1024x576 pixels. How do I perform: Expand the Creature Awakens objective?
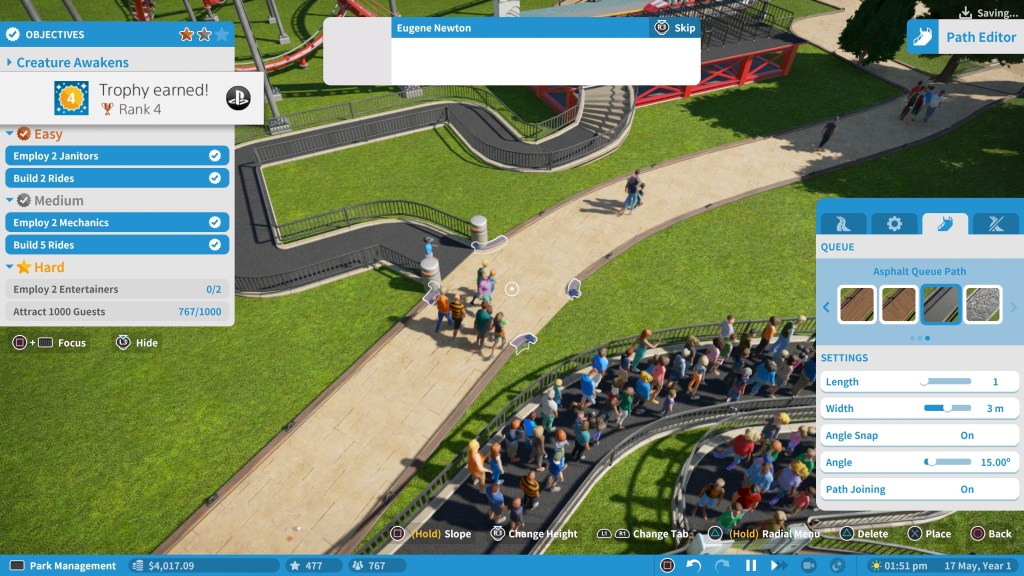pos(72,62)
